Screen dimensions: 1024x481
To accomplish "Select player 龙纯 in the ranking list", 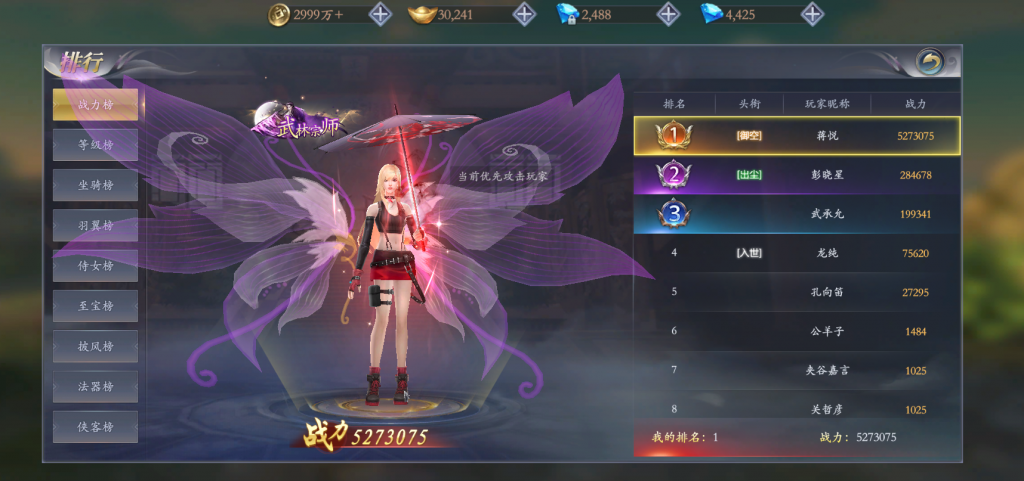I will pyautogui.click(x=797, y=253).
